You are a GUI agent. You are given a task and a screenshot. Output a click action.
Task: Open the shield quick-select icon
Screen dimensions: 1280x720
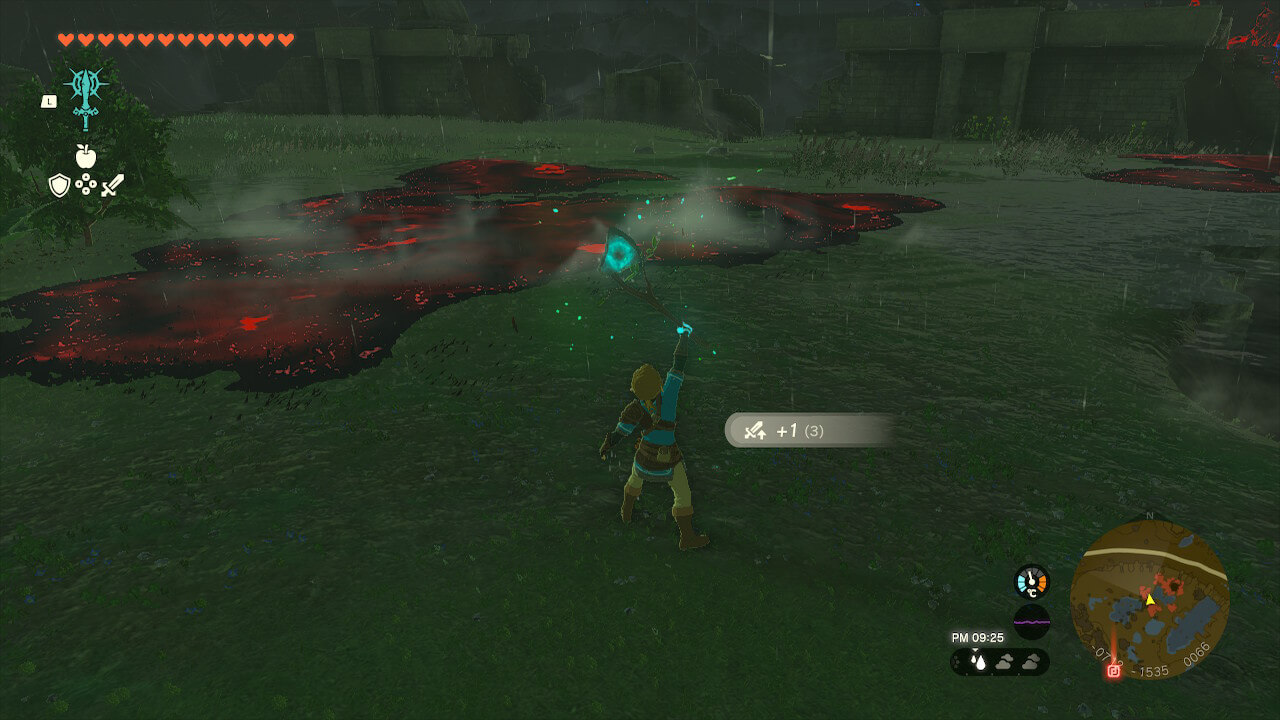[59, 185]
